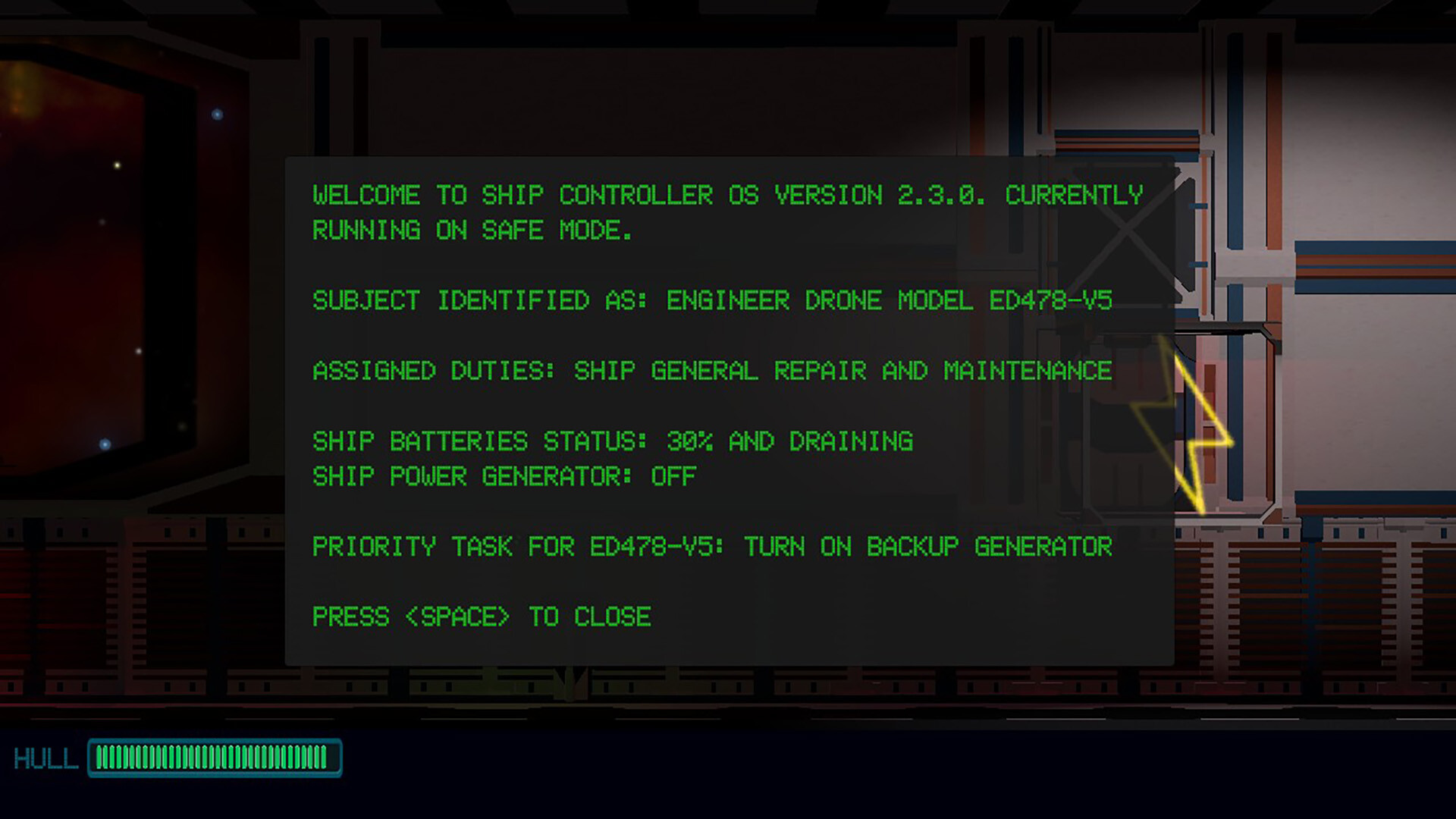Screen dimensions: 1456x819
Task: Select the HULL status label
Action: coord(47,757)
